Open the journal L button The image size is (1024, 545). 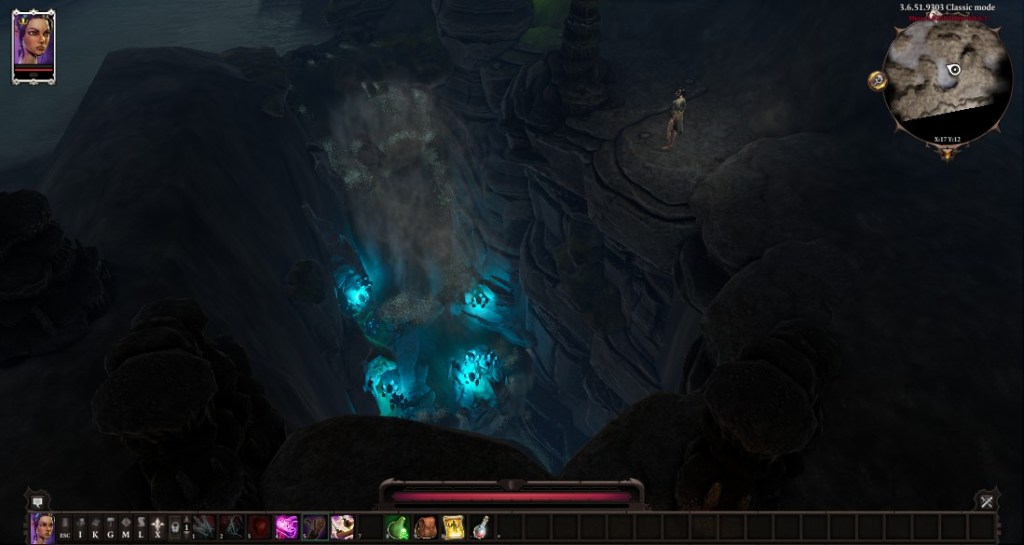click(140, 527)
